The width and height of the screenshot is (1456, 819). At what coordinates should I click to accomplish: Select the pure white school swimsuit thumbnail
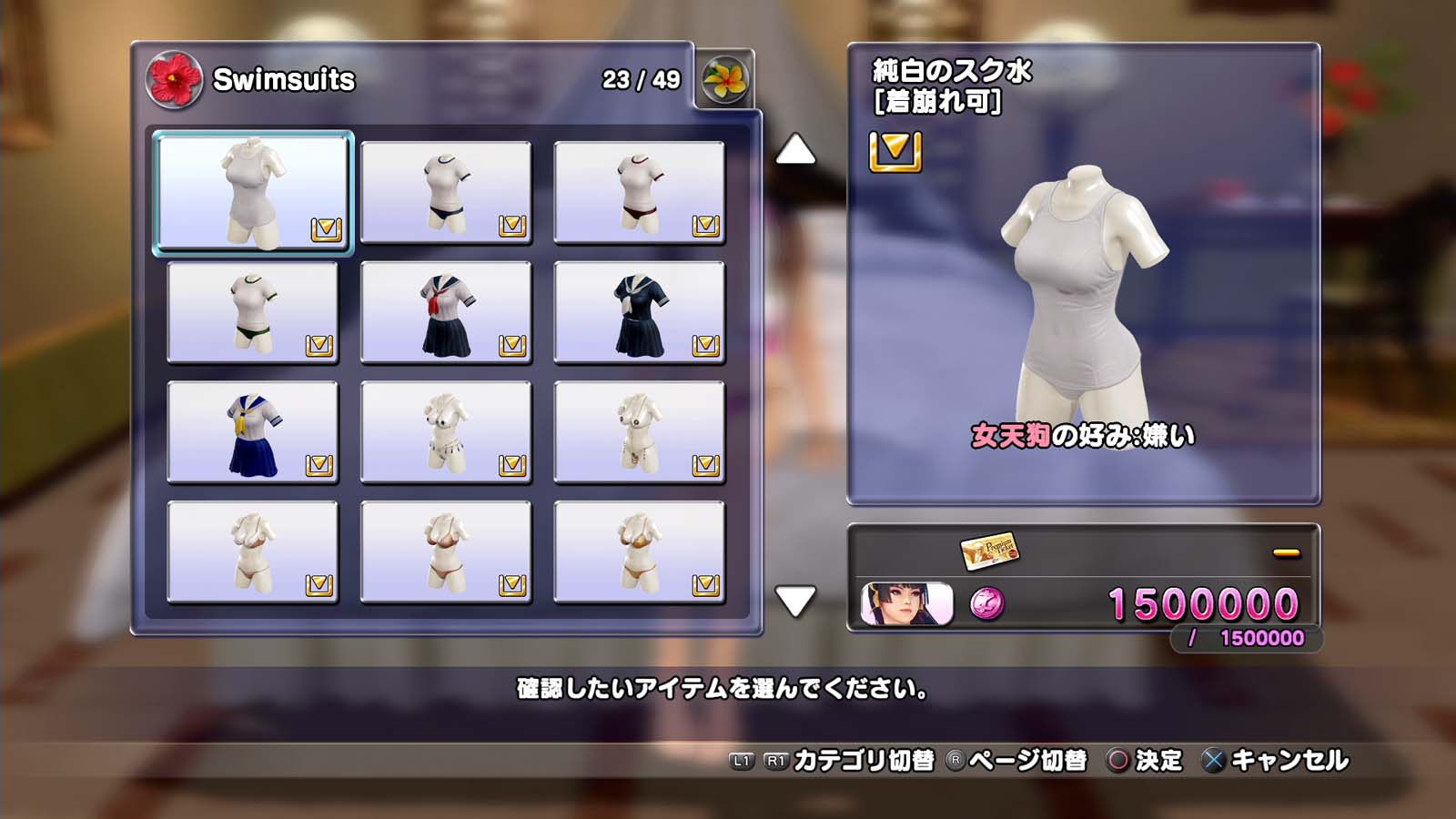(x=253, y=192)
